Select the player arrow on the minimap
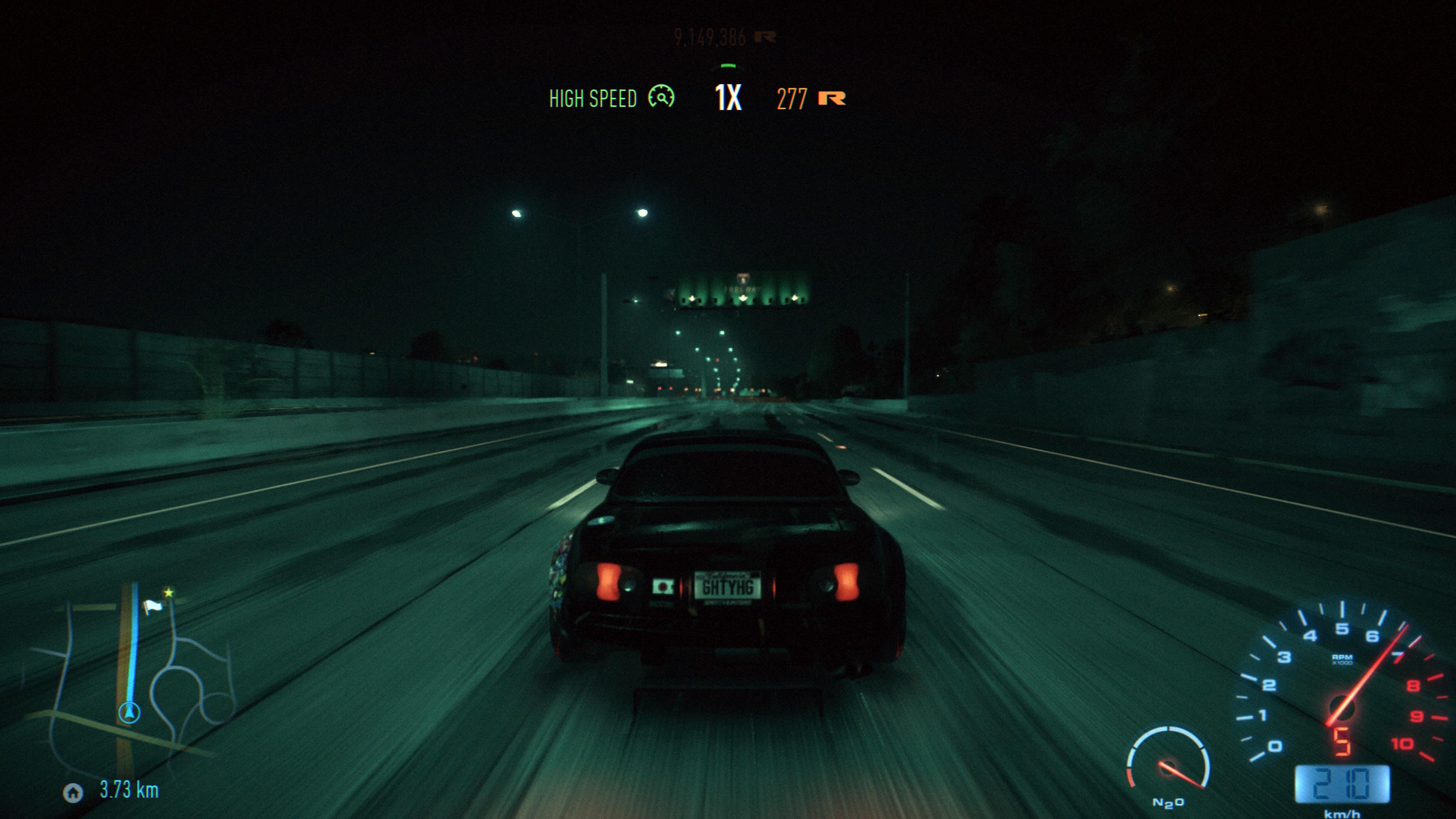Screen dimensions: 1456x819 [x=129, y=712]
